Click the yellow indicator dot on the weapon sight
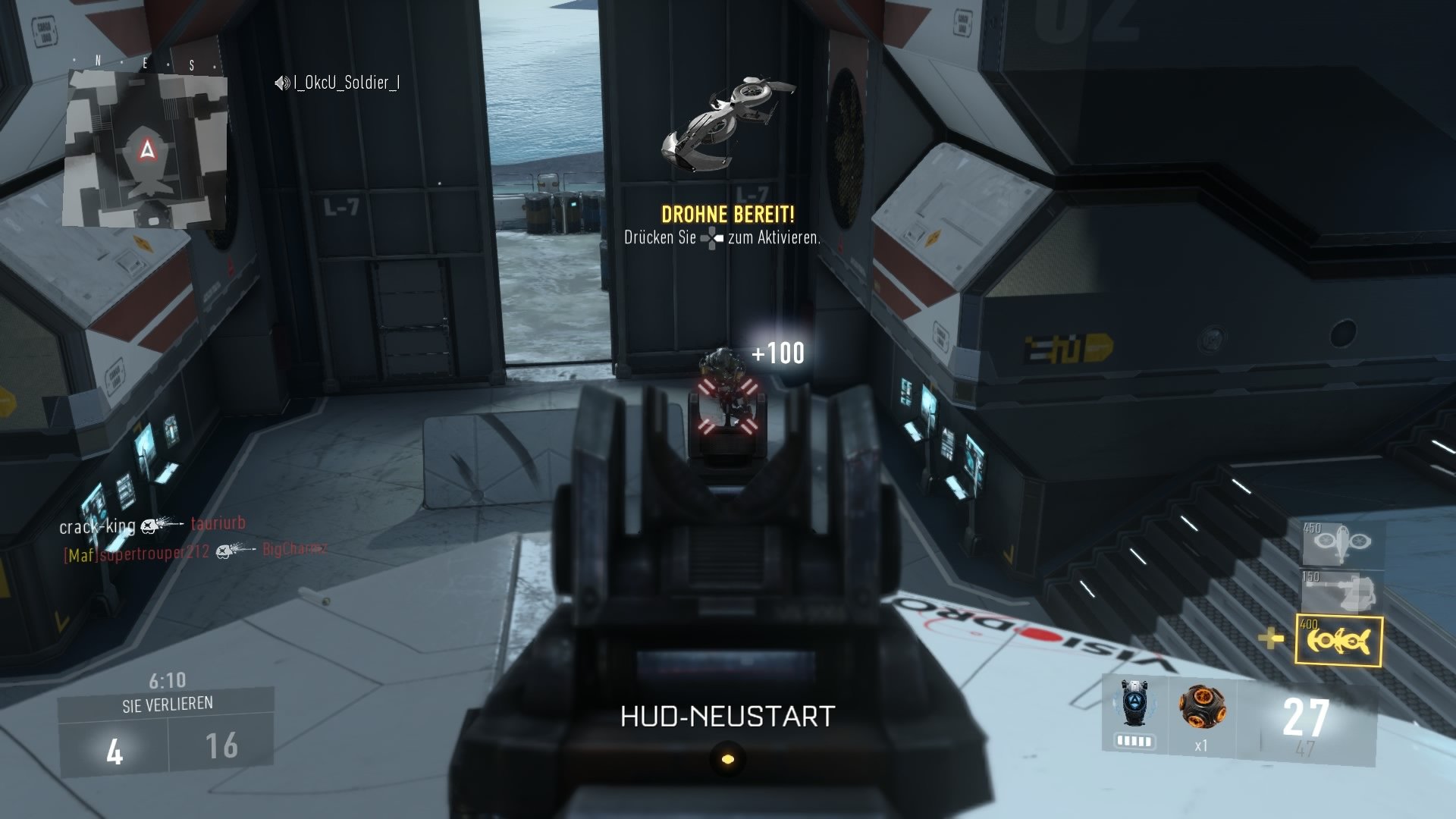The width and height of the screenshot is (1456, 819). point(726,758)
